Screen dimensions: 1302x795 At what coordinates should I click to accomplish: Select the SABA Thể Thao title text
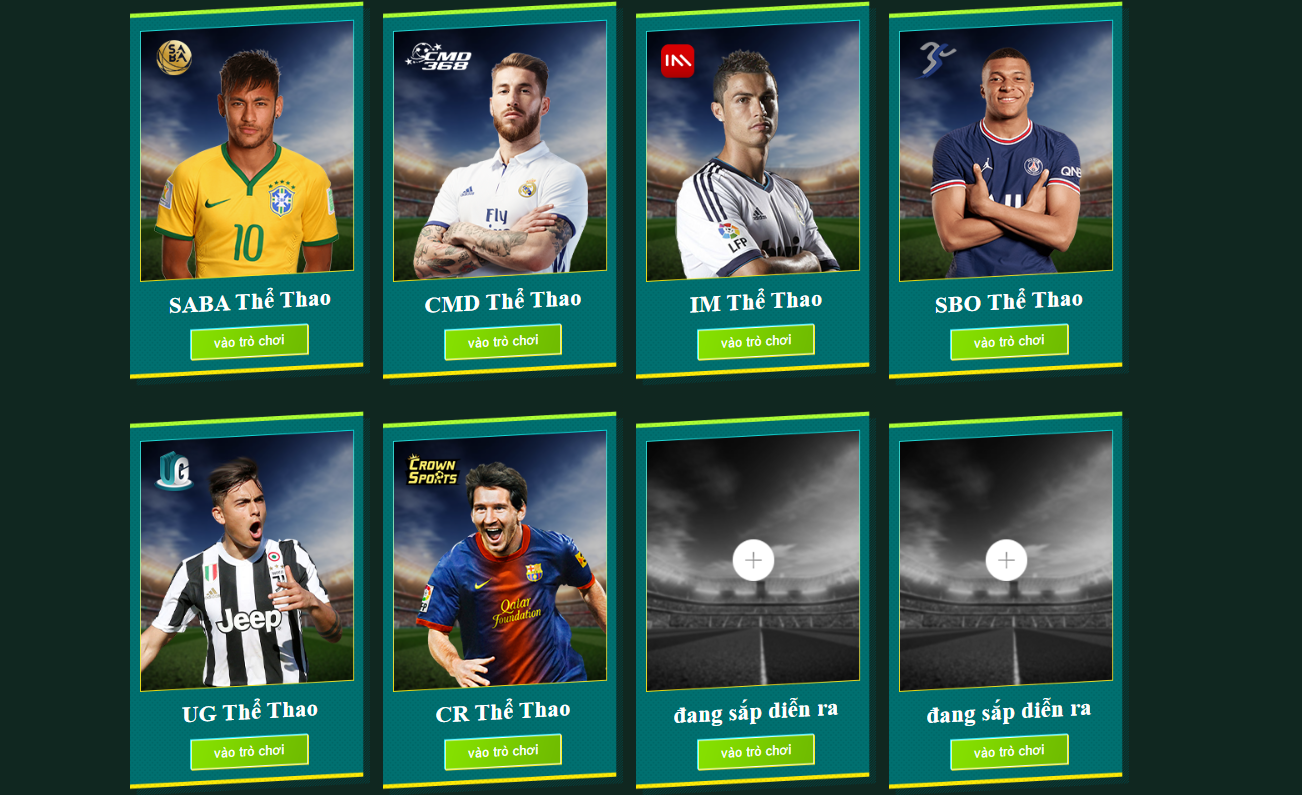[x=248, y=300]
